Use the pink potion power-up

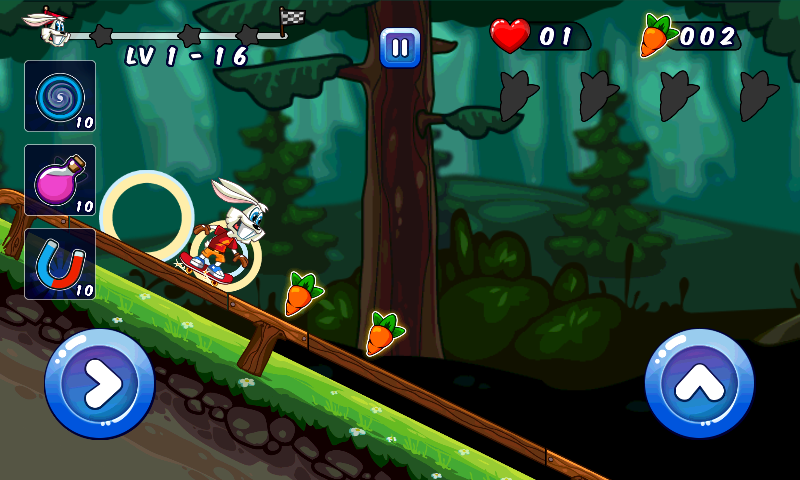click(60, 180)
